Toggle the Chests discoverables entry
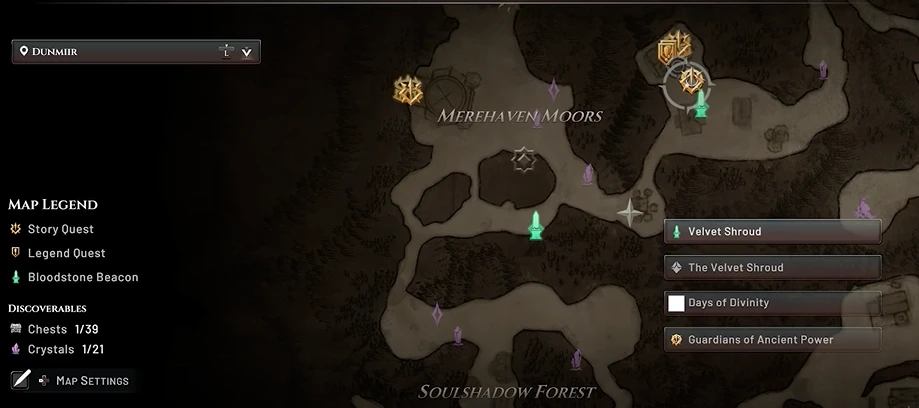This screenshot has width=919, height=408. pyautogui.click(x=55, y=329)
